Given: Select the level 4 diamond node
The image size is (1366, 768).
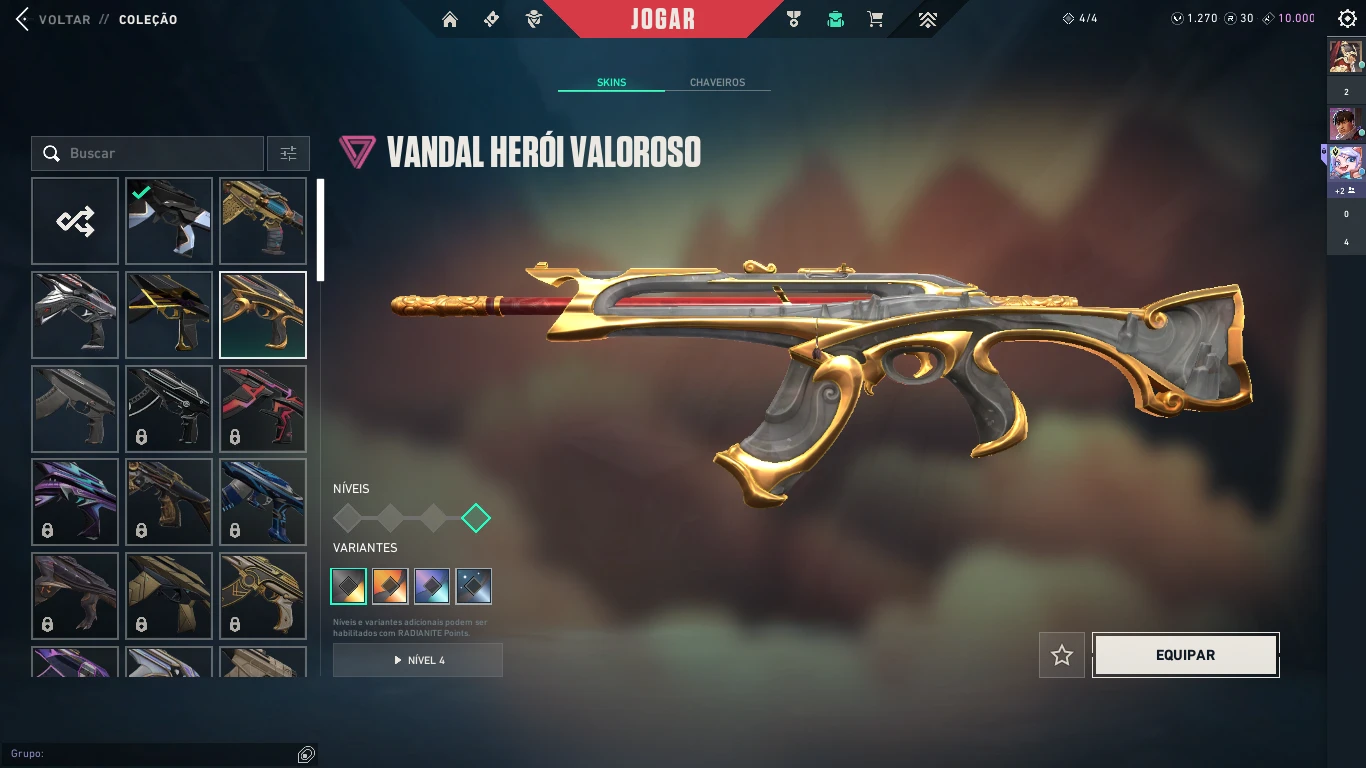Looking at the screenshot, I should [x=476, y=518].
